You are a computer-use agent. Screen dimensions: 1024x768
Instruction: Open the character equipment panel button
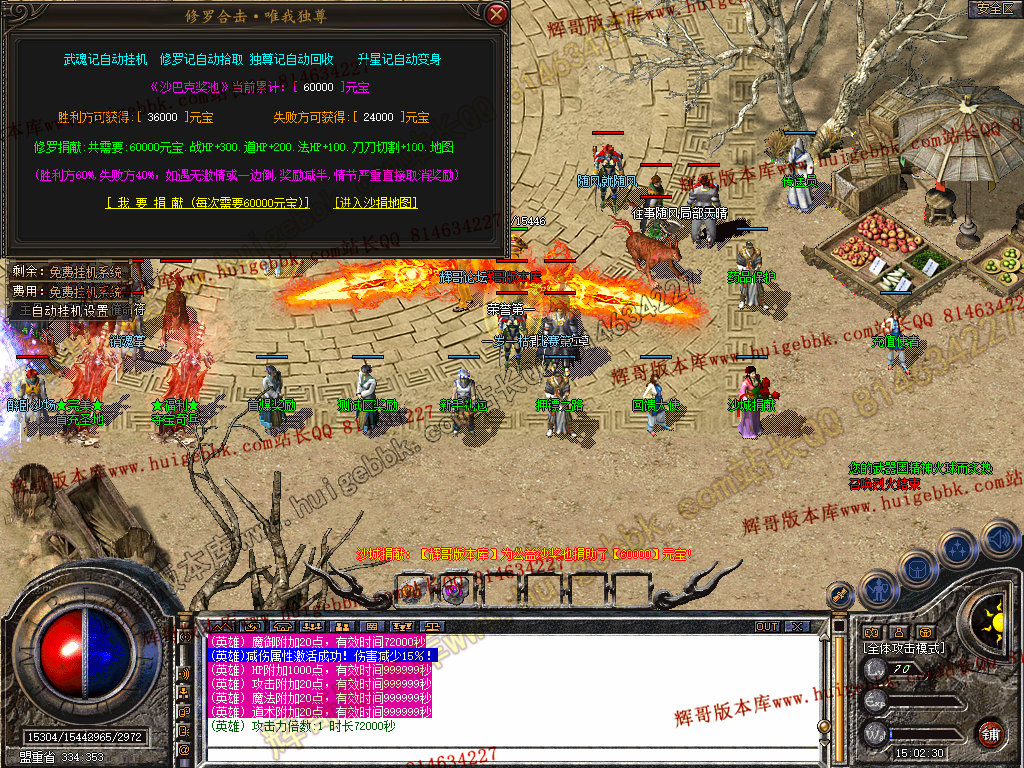(876, 590)
